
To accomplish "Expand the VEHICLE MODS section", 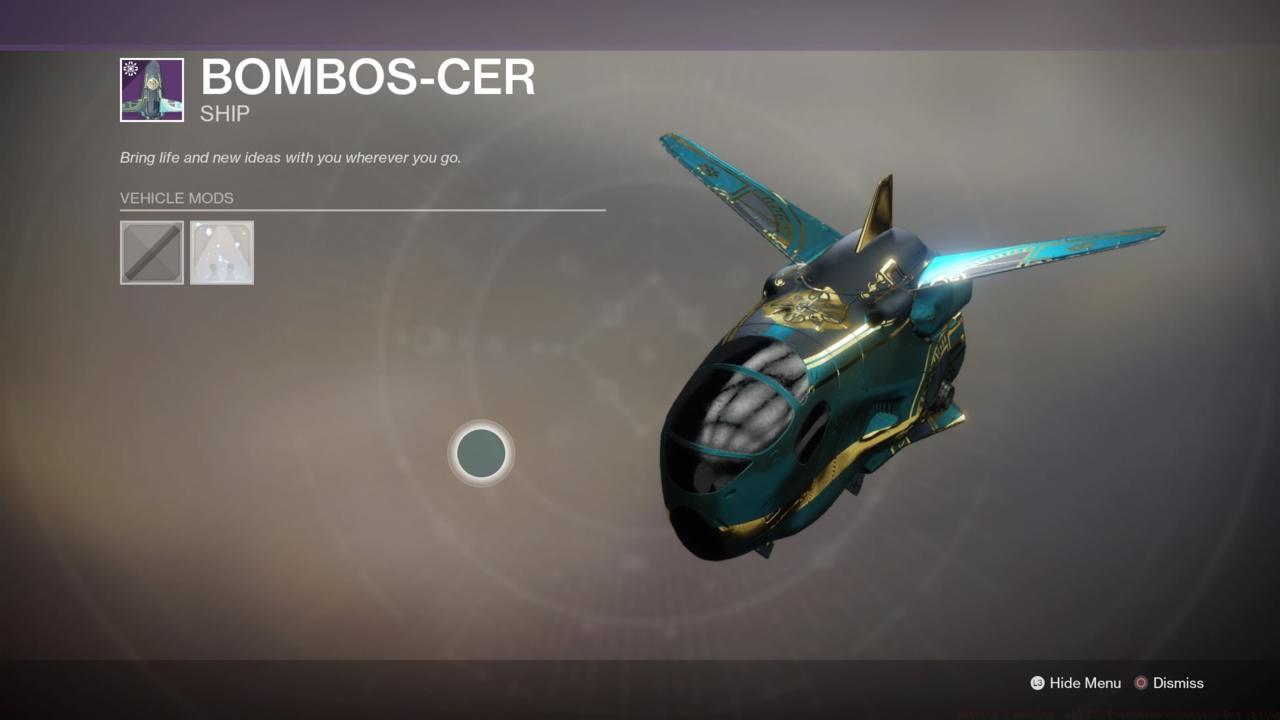I will 176,198.
